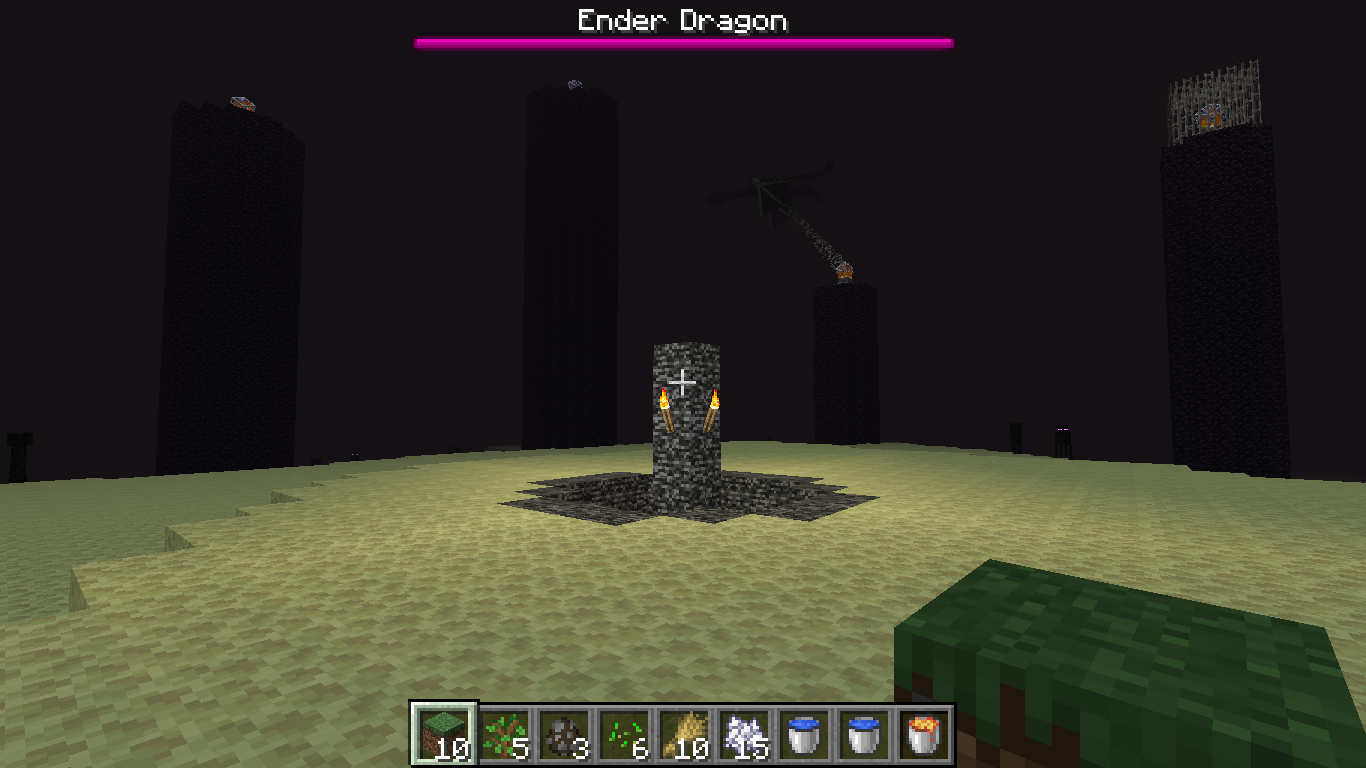Viewport: 1366px width, 768px height.
Task: Click the crosshair at screen center
Action: [x=683, y=381]
